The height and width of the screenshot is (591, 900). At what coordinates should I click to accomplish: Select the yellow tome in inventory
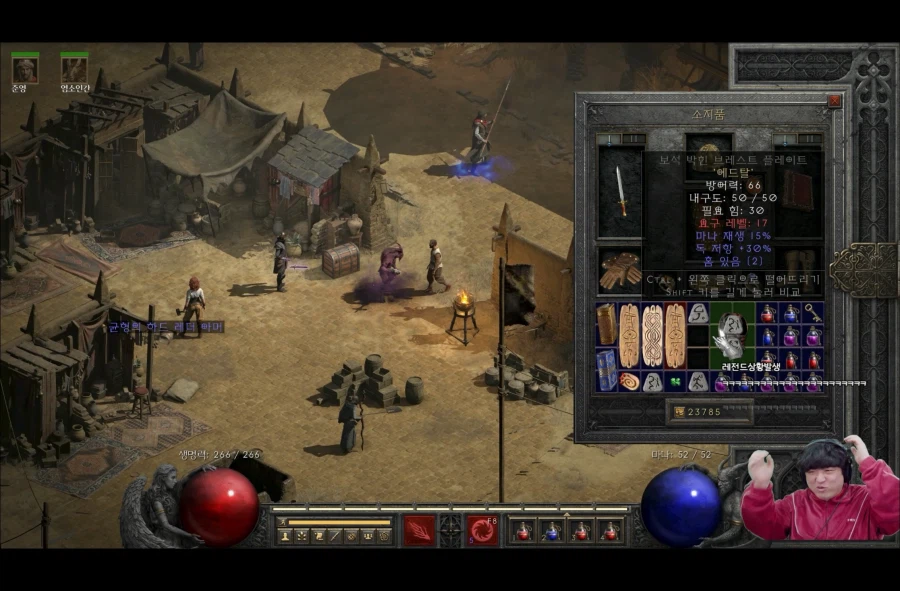(x=607, y=324)
